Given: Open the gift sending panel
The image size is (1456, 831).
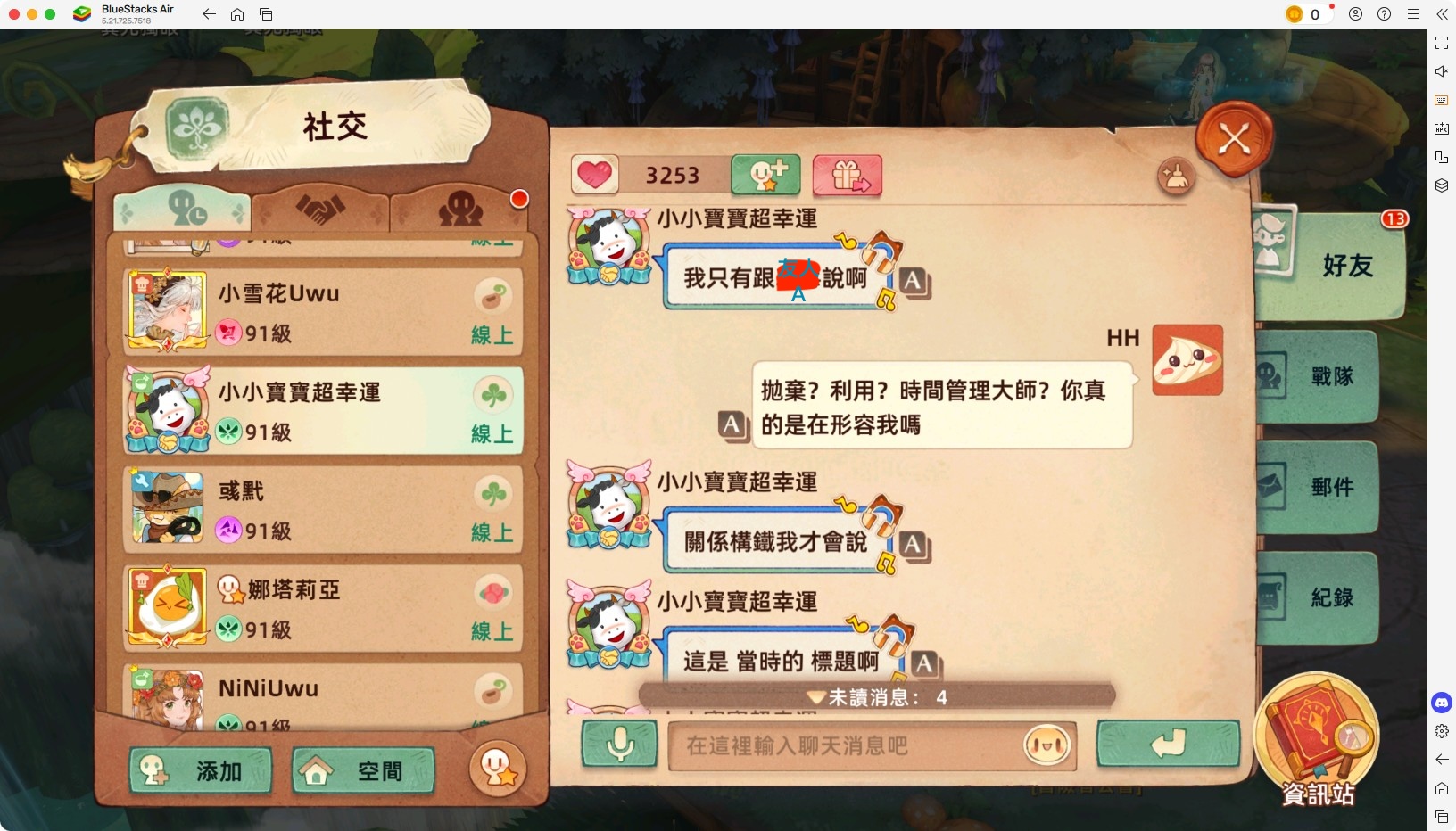Looking at the screenshot, I should click(x=847, y=176).
